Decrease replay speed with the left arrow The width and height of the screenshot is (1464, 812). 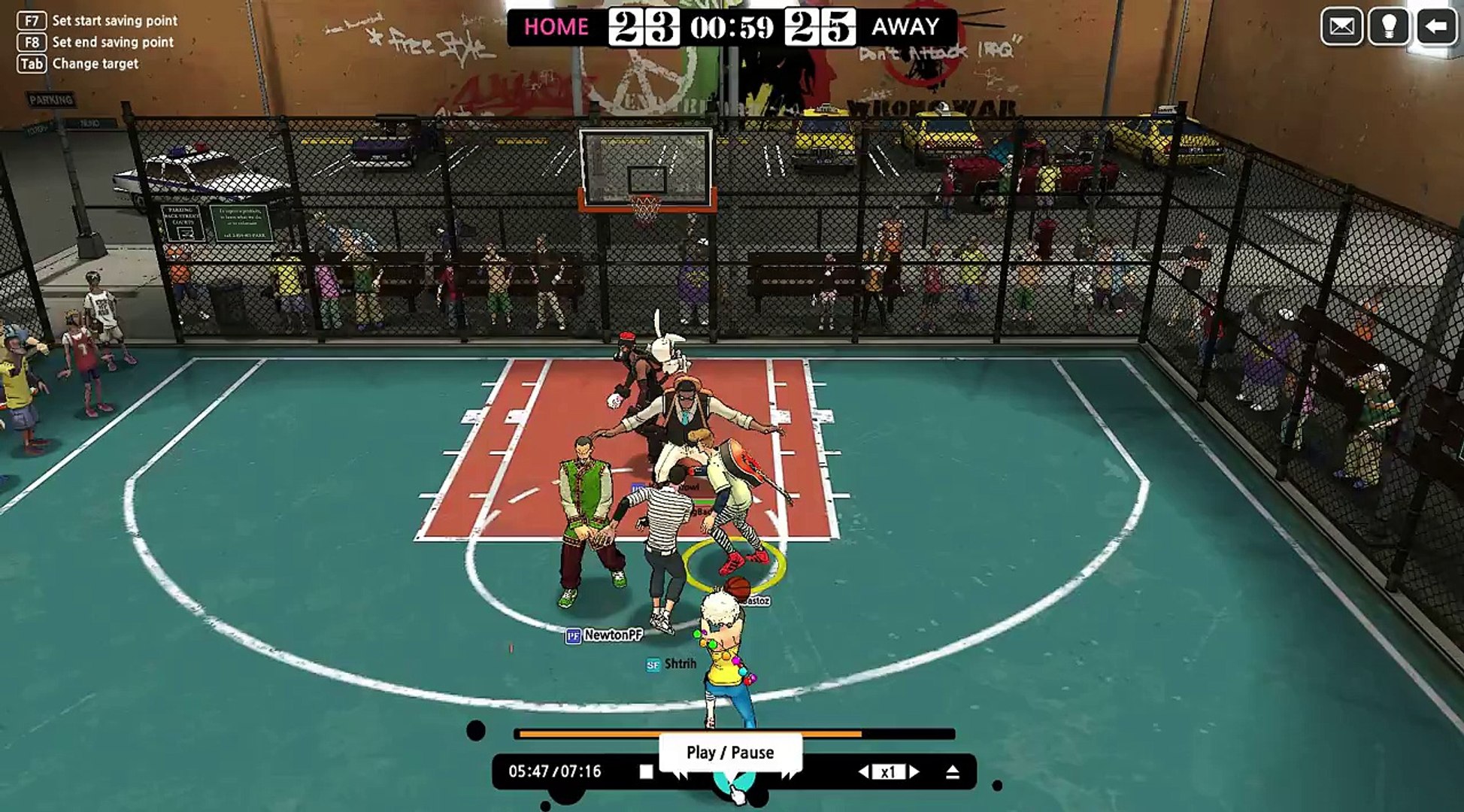point(865,771)
